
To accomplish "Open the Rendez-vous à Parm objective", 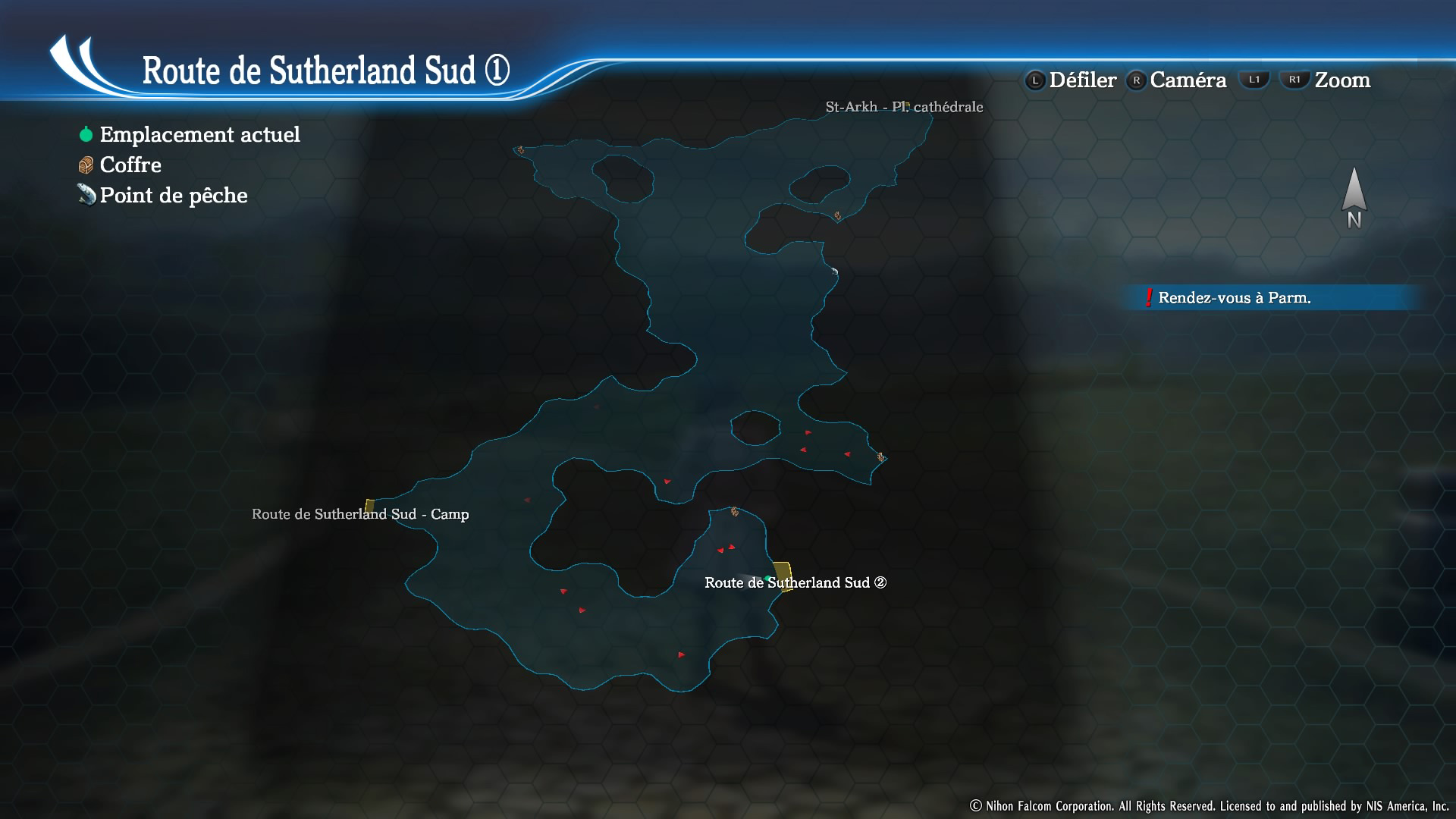I will 1234,297.
